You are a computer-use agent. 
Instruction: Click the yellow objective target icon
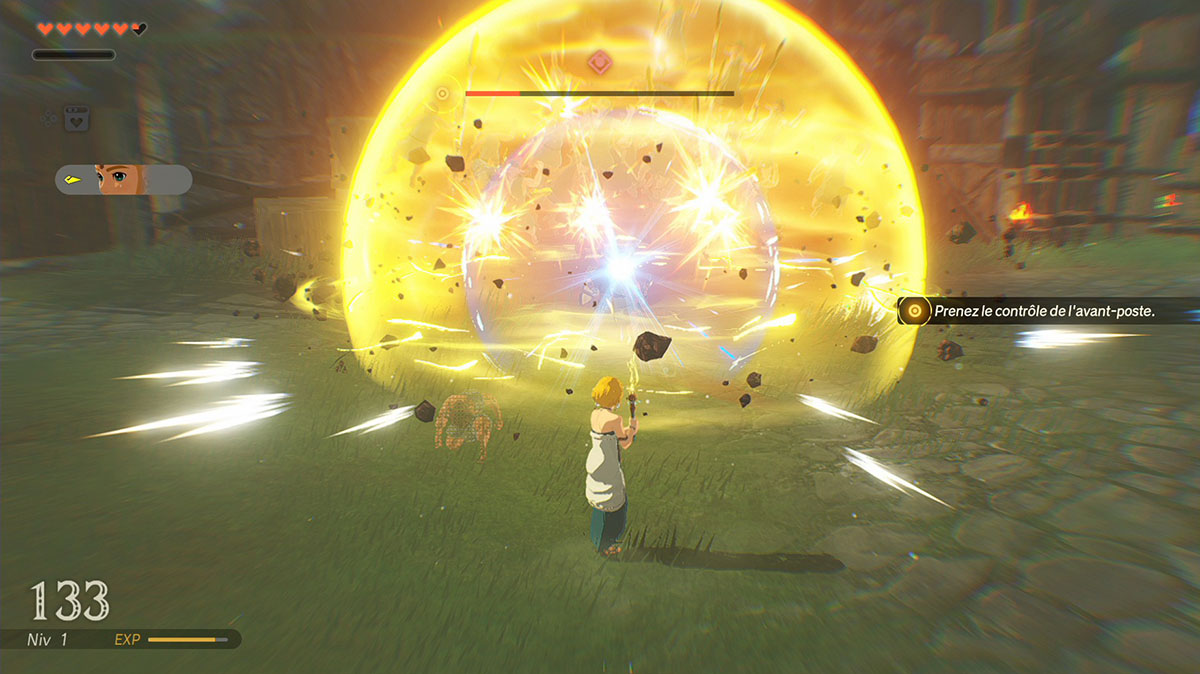(x=914, y=311)
